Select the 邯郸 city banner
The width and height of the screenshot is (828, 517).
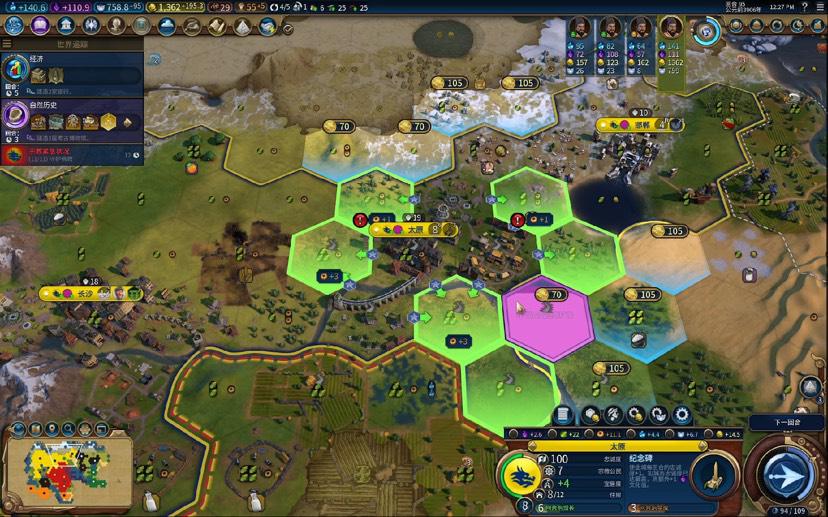tap(641, 125)
